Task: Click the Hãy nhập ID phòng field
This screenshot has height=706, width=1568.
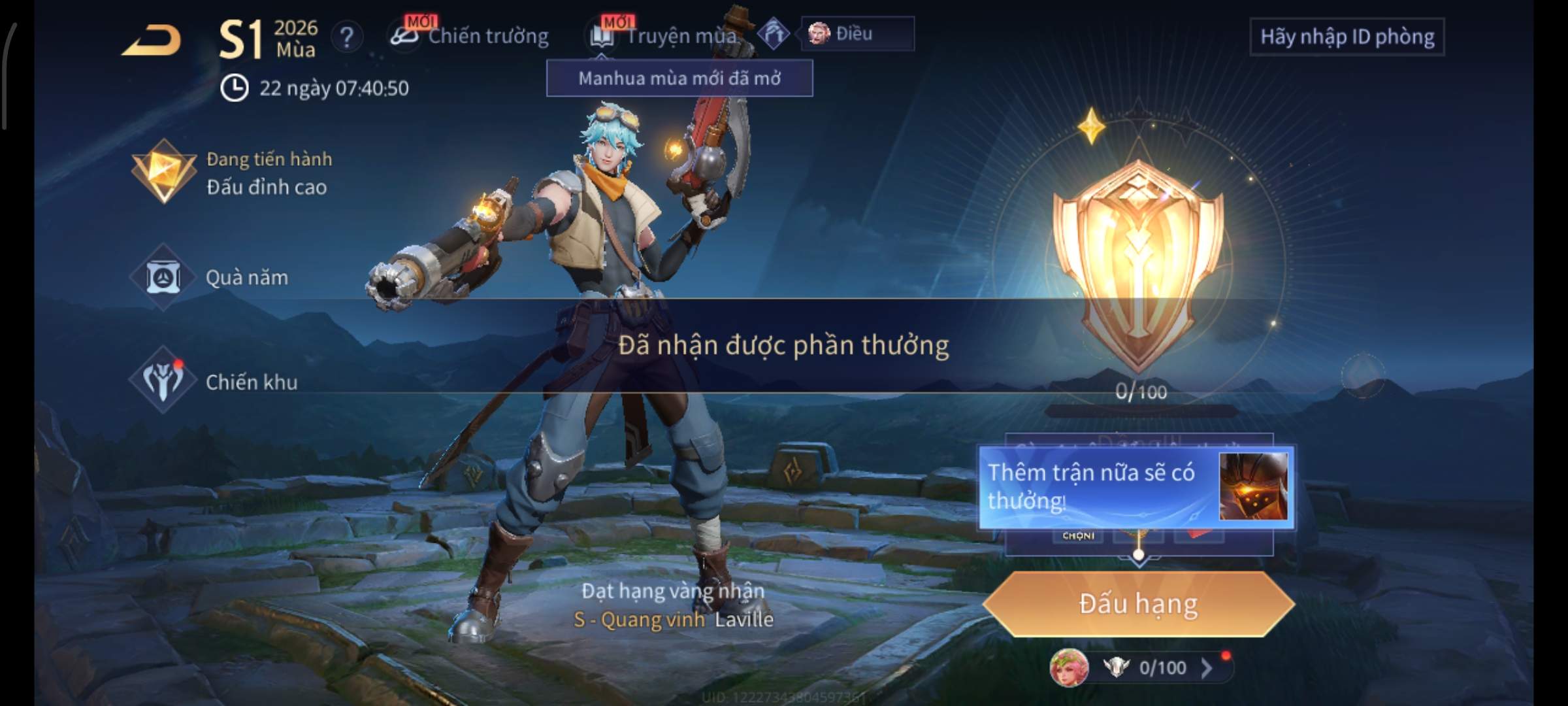Action: [1347, 37]
